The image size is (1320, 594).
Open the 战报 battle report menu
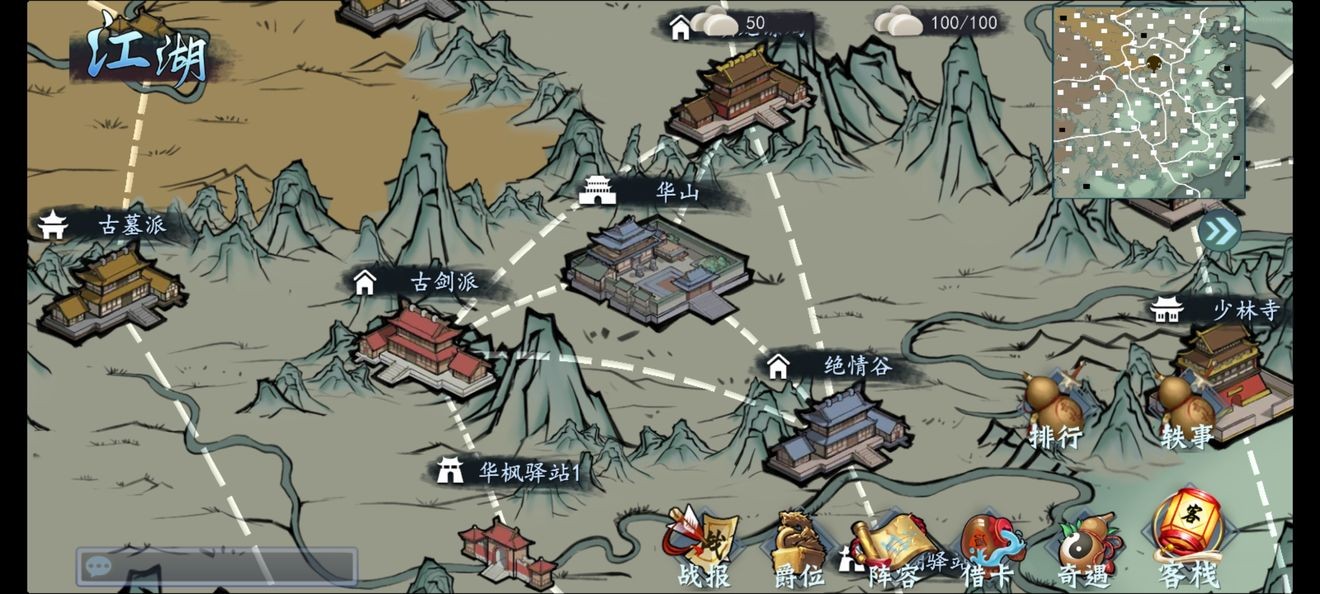702,550
